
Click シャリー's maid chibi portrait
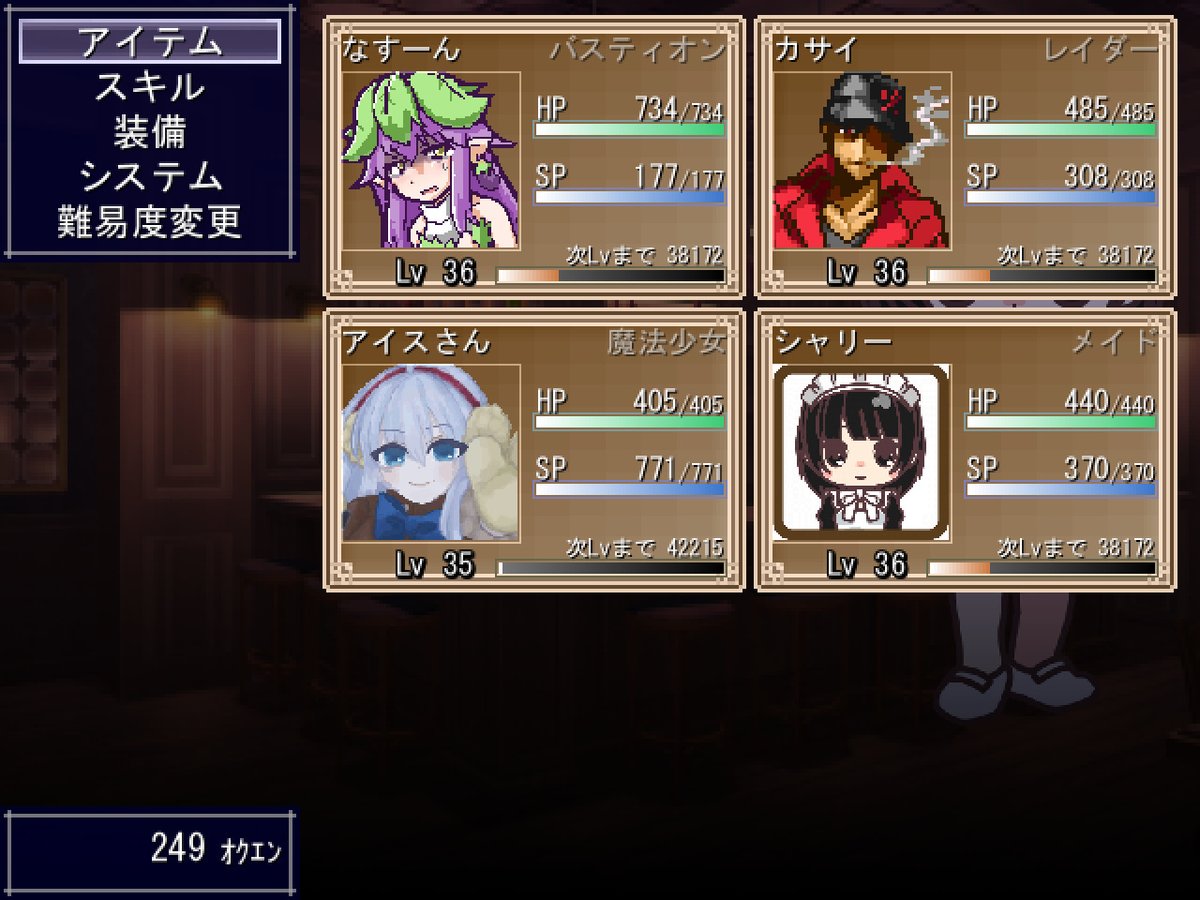(x=862, y=453)
